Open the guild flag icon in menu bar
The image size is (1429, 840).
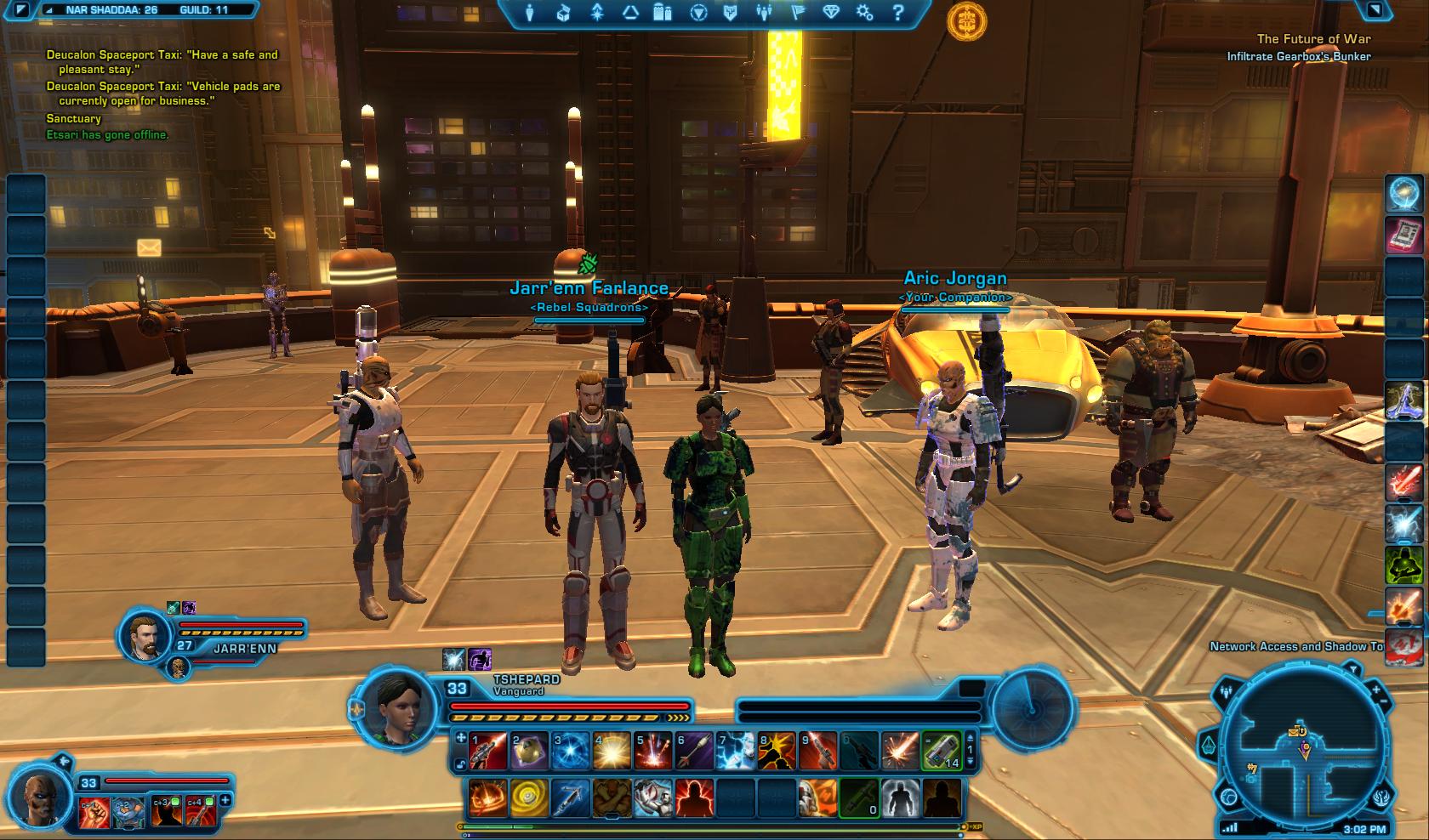(x=799, y=13)
